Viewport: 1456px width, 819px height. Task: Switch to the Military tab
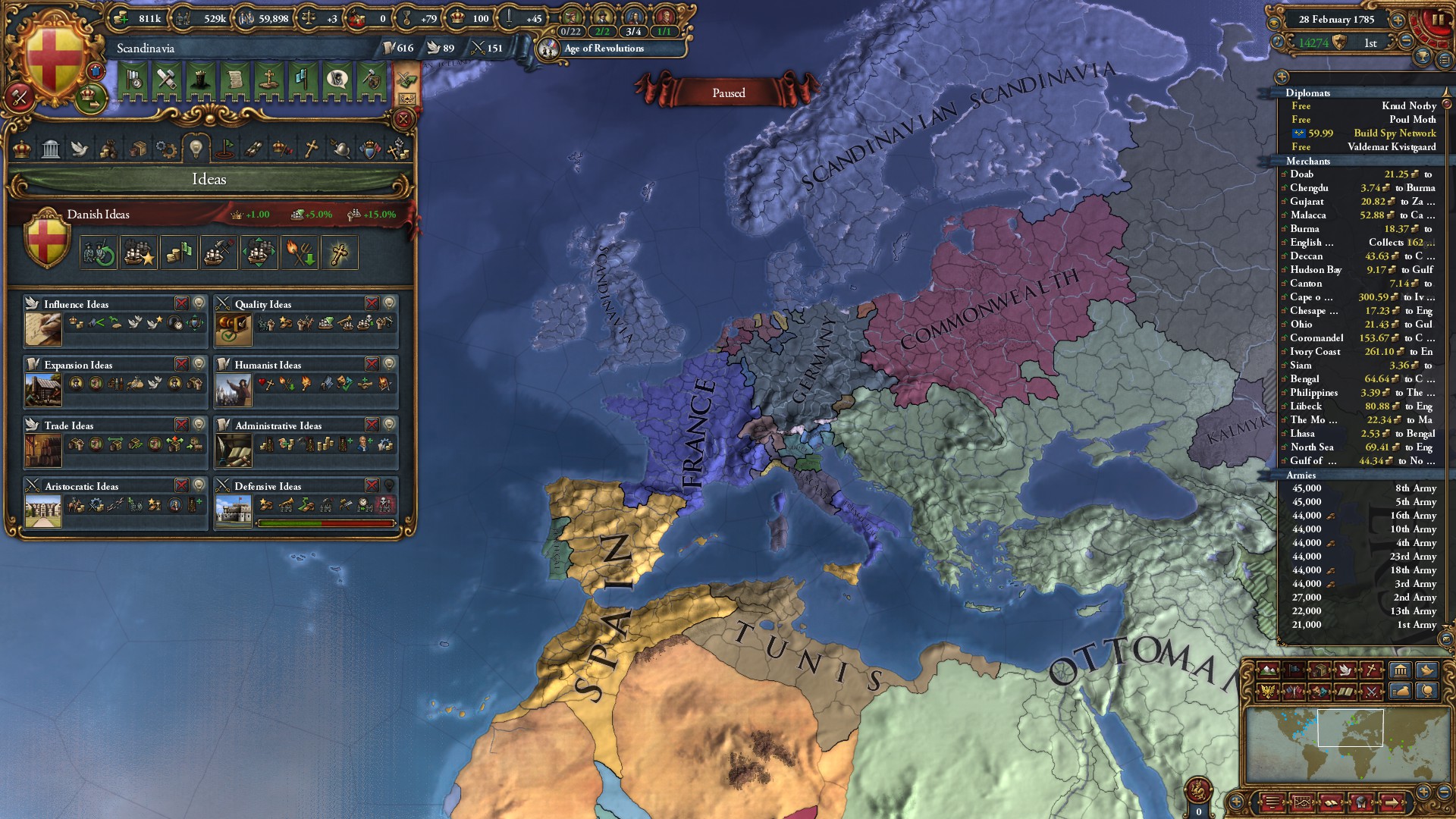[339, 149]
